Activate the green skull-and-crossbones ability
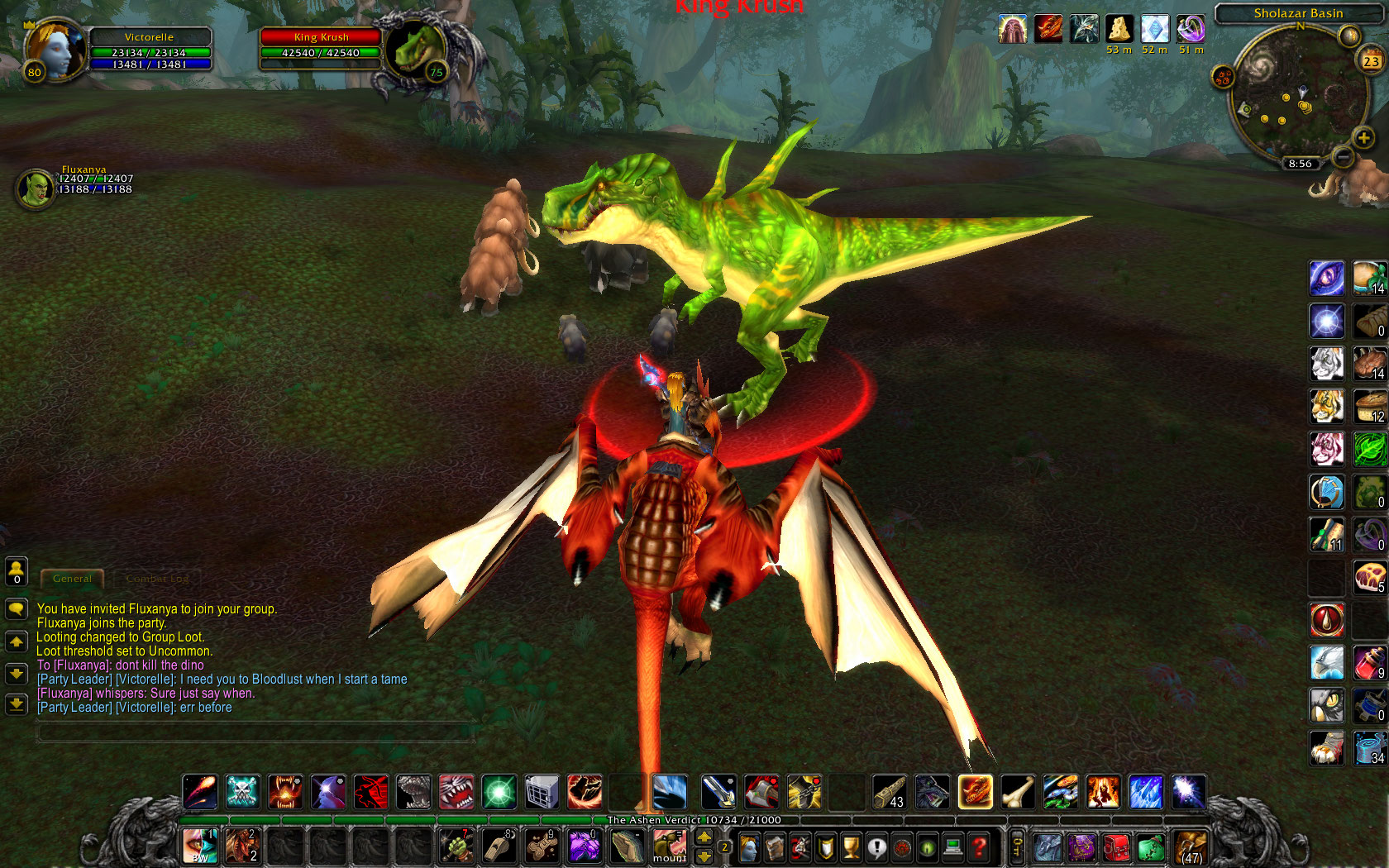1389x868 pixels. [x=243, y=792]
